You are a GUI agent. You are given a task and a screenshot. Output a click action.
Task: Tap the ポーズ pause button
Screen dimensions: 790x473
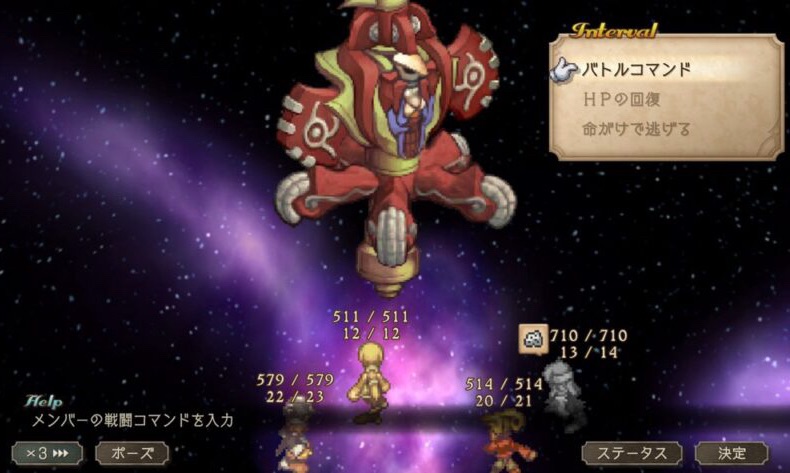click(x=132, y=453)
